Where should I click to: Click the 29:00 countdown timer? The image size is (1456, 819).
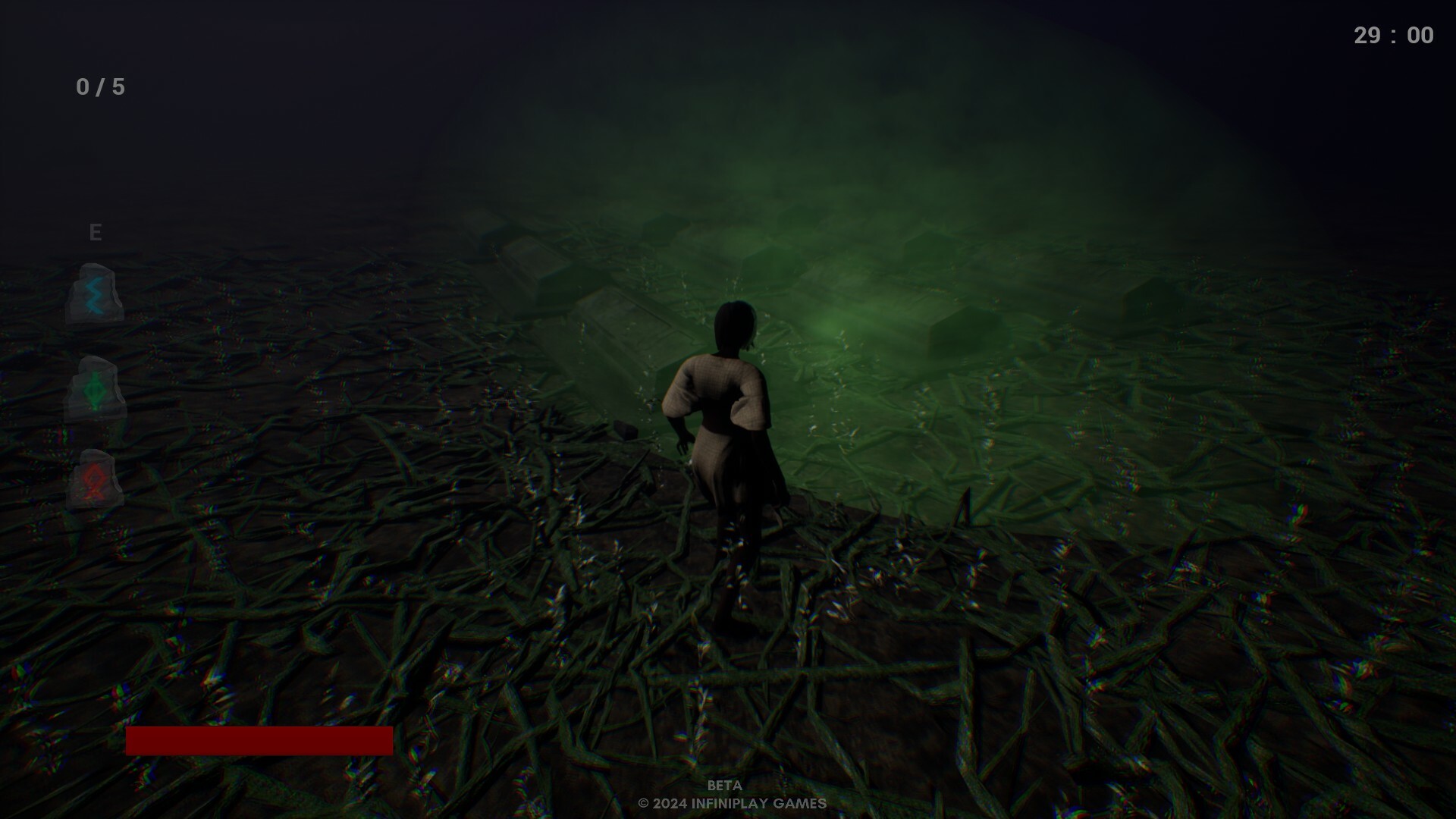point(1394,34)
